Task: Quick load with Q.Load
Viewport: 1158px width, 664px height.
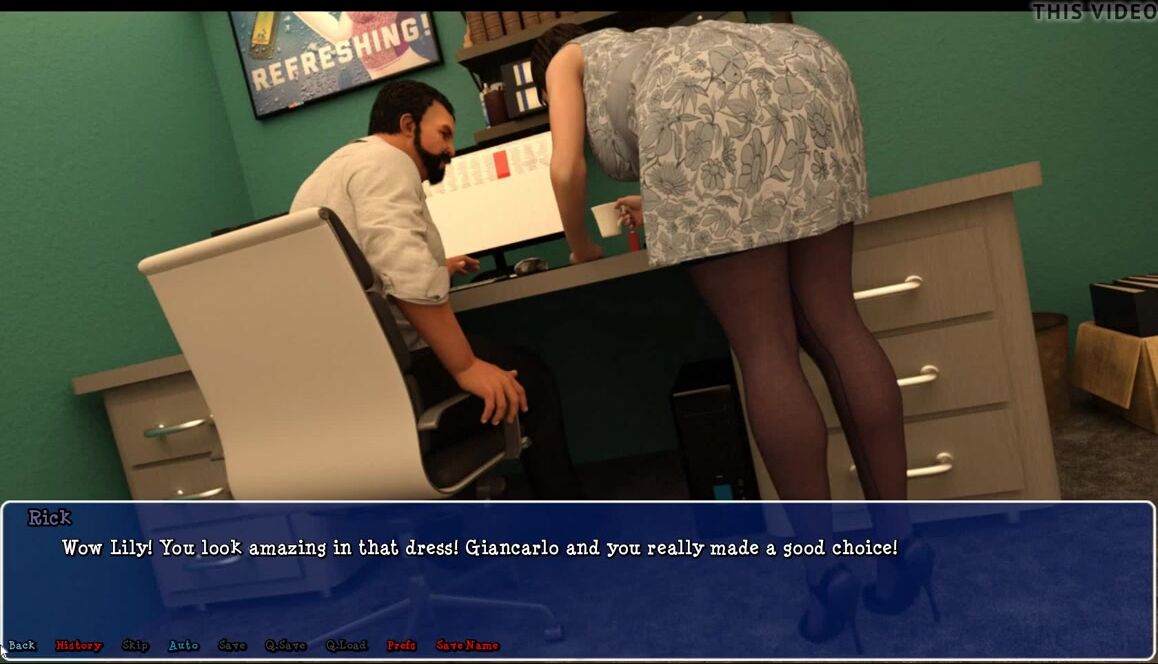Action: pos(346,646)
